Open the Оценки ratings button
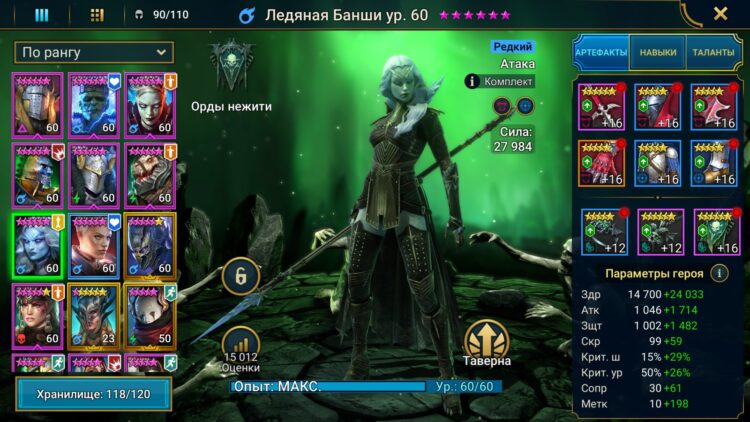Viewport: 750px width, 422px height. tap(240, 346)
